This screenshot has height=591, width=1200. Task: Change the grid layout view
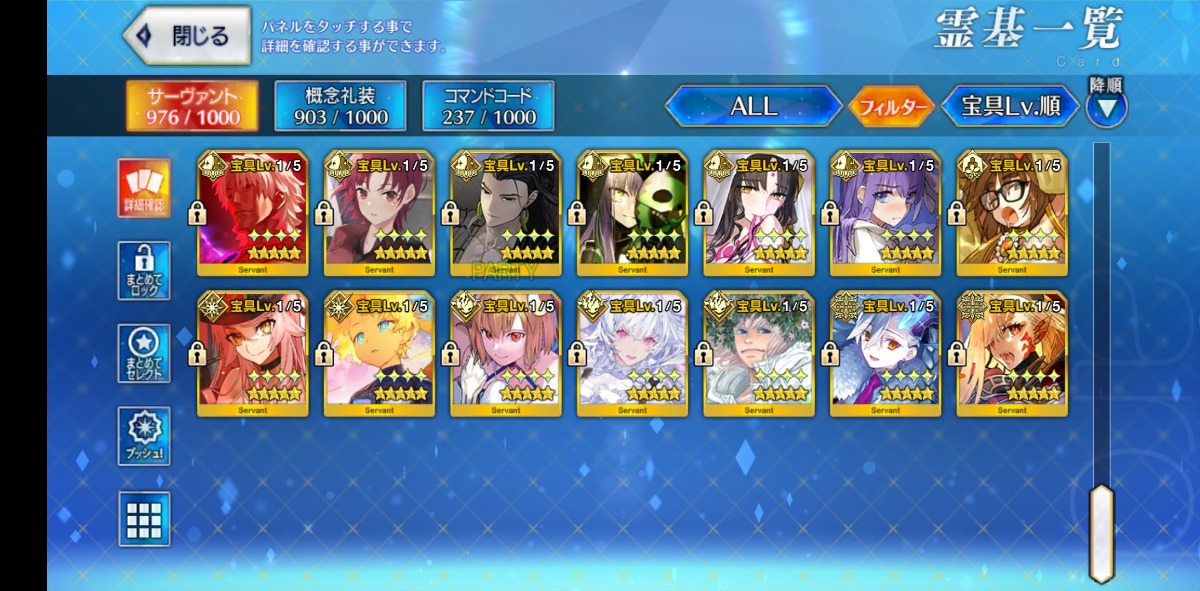click(144, 518)
